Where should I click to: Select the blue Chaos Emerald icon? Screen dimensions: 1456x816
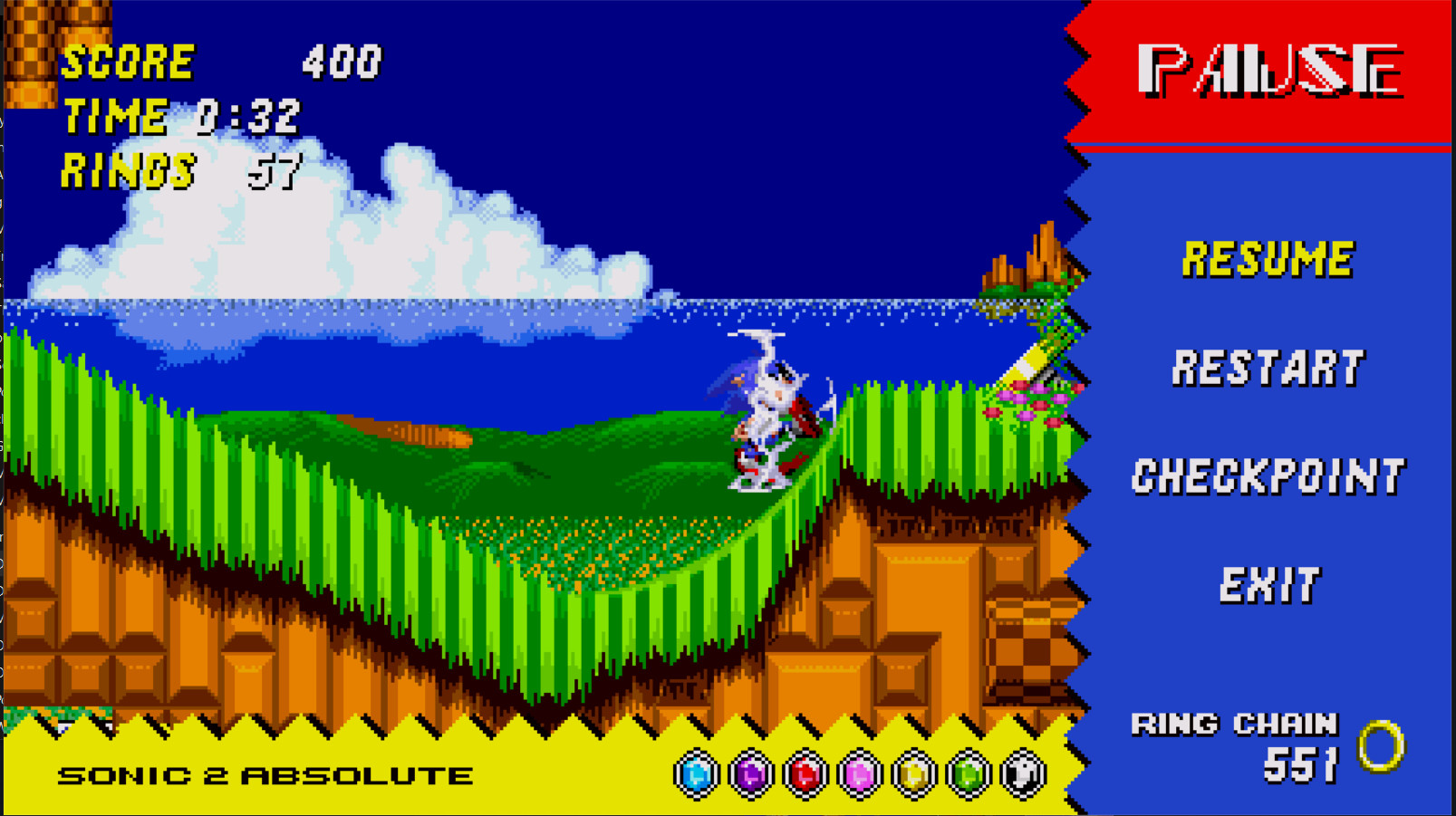point(695,773)
